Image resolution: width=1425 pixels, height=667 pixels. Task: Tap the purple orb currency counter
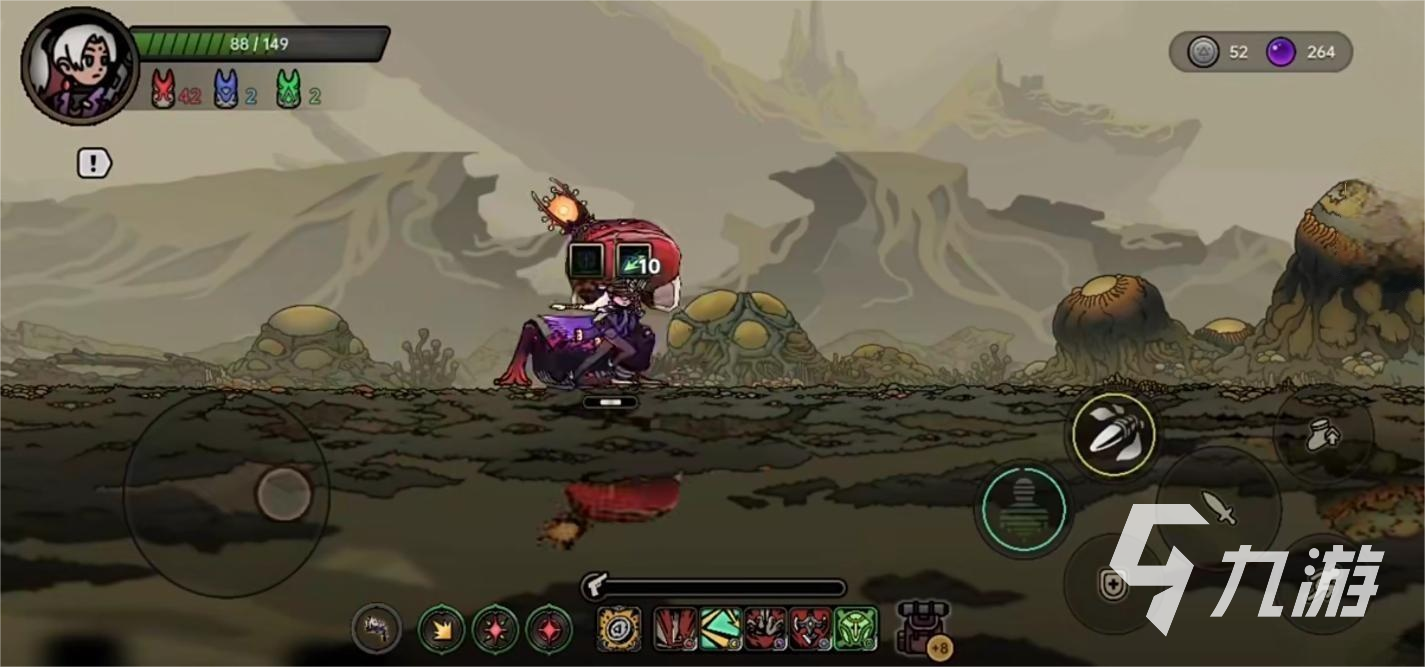(1281, 52)
